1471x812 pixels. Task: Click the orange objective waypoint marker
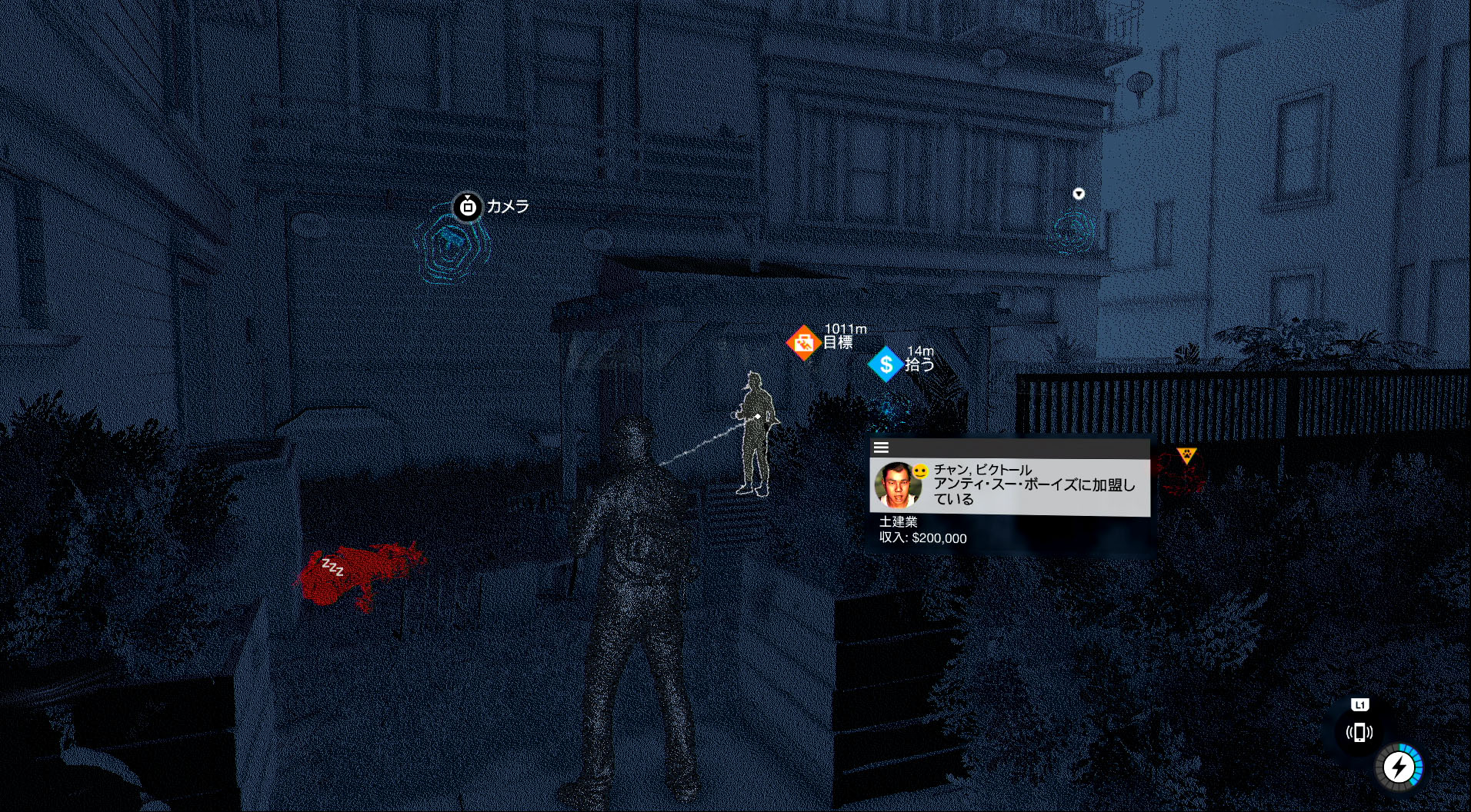[803, 342]
